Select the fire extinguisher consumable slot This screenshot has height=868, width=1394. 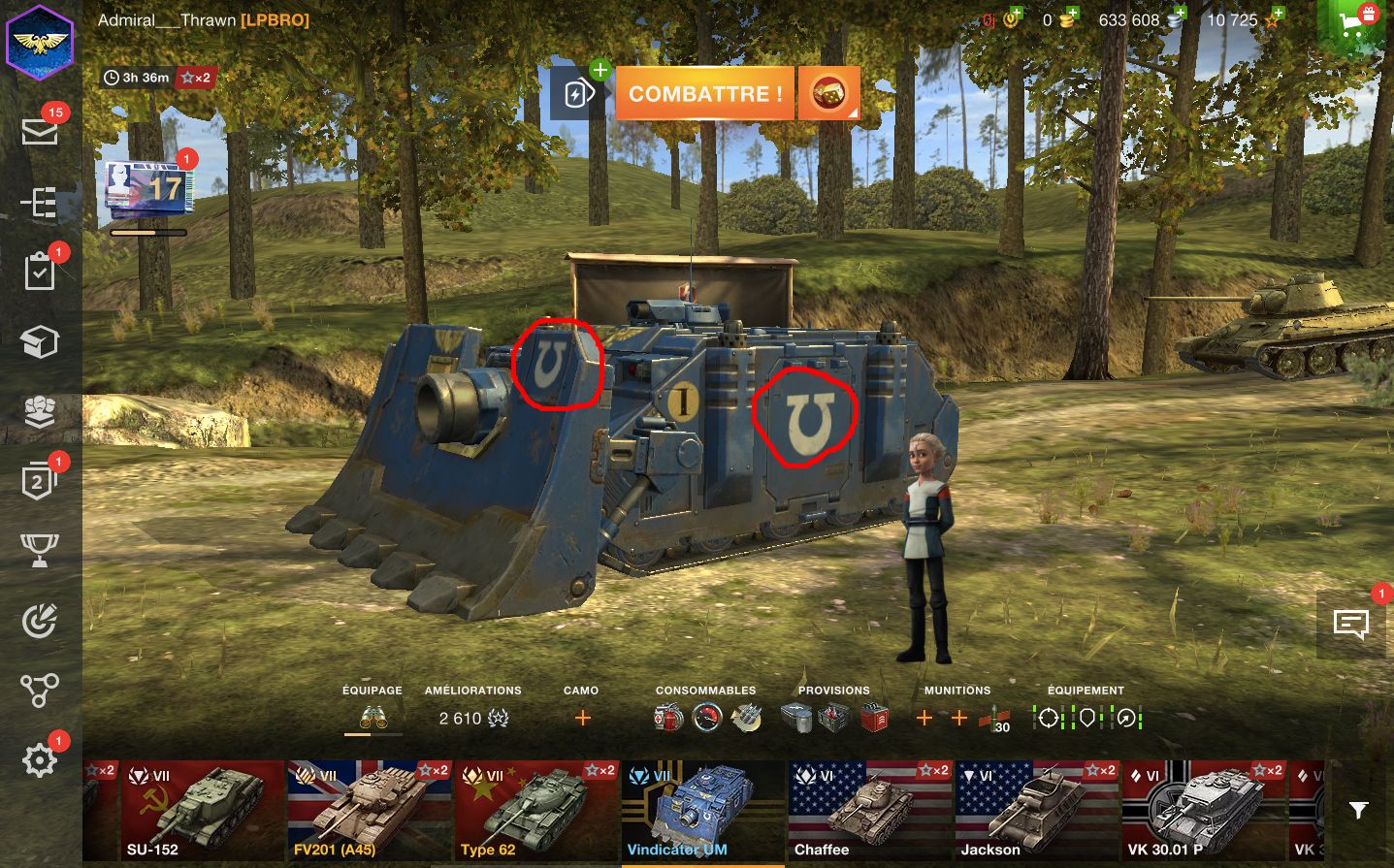tap(667, 719)
